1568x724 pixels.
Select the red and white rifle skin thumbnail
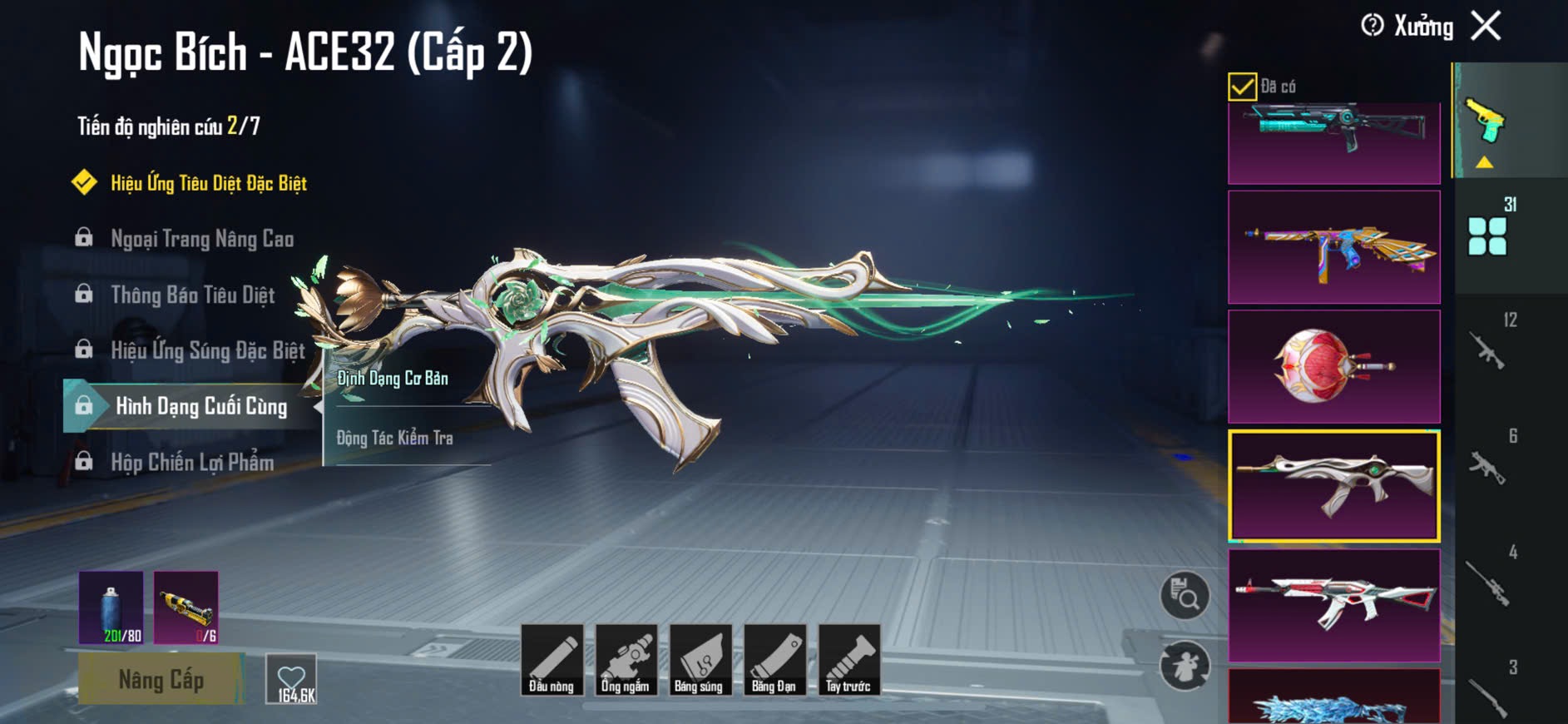point(1333,605)
